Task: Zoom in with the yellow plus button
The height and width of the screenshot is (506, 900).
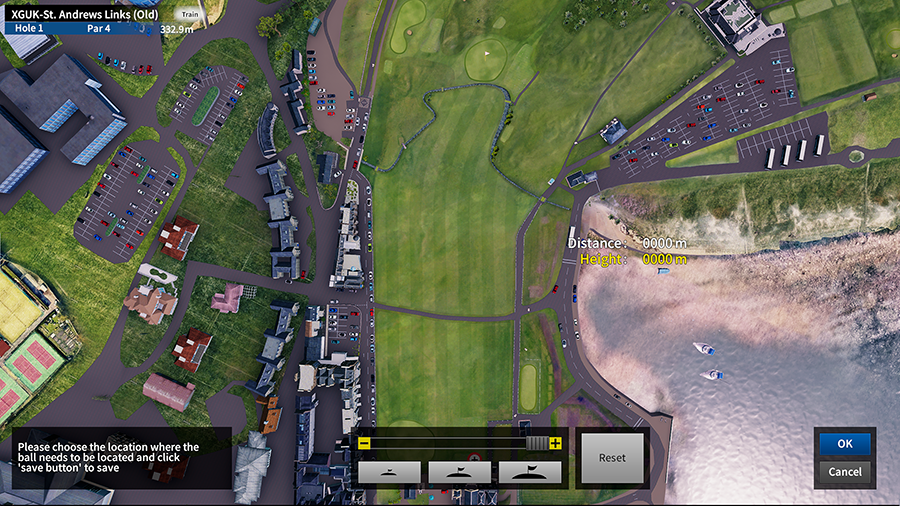Action: click(x=555, y=443)
